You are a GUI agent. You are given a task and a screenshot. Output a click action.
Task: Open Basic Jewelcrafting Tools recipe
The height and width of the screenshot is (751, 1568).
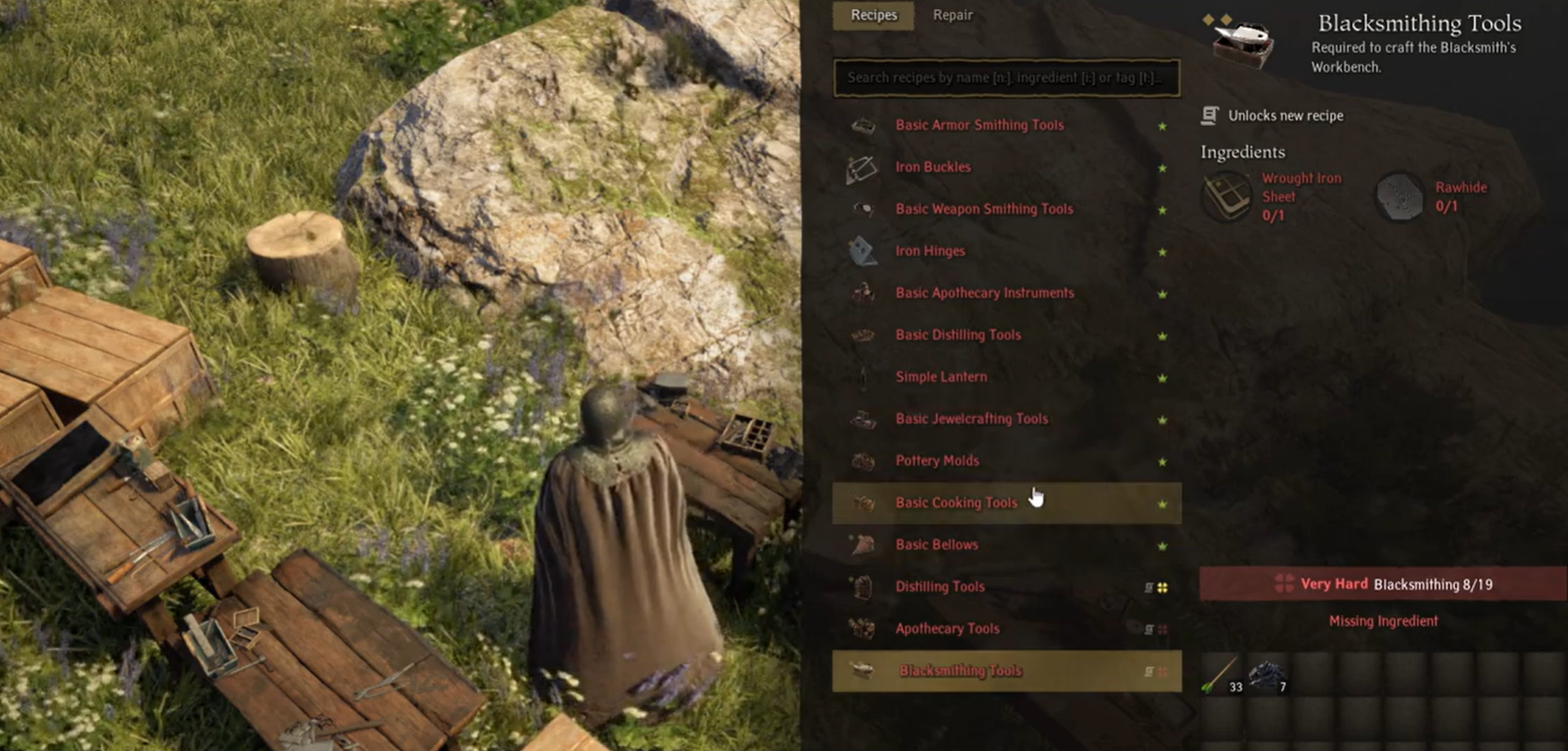pos(971,418)
